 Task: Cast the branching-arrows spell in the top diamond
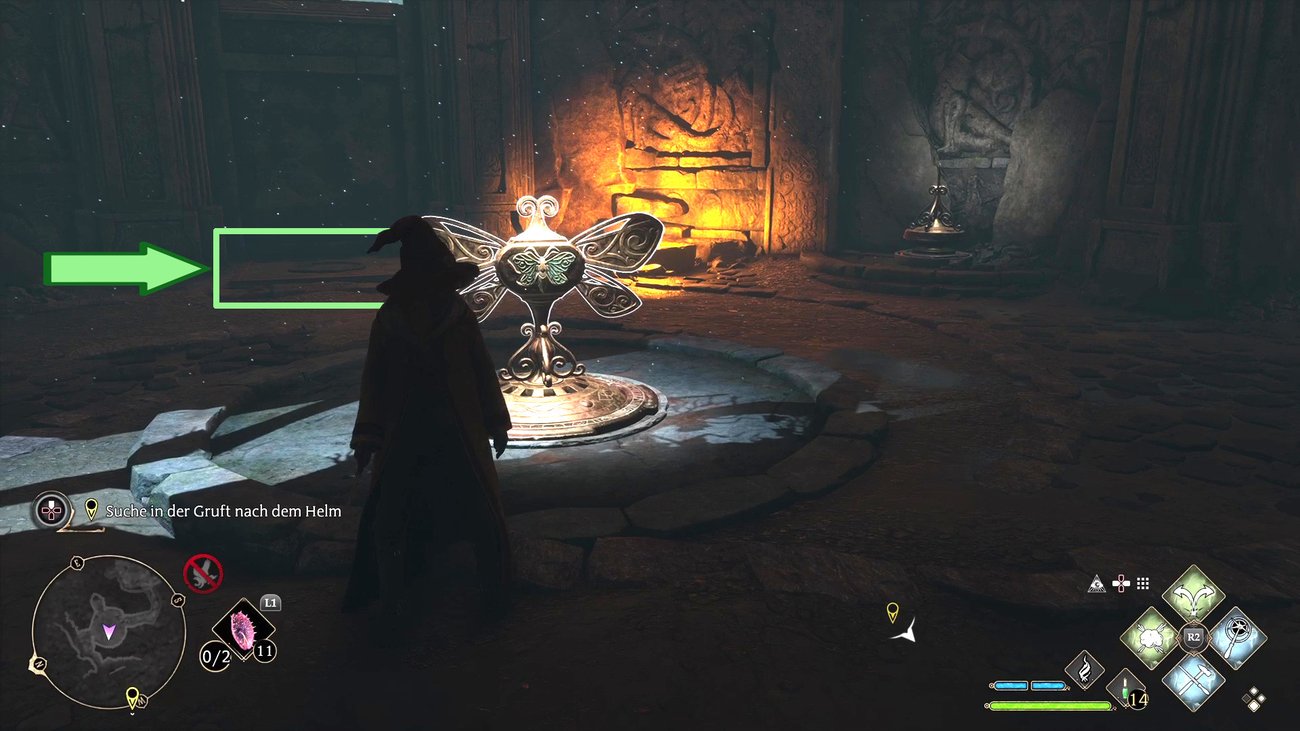coord(1192,595)
